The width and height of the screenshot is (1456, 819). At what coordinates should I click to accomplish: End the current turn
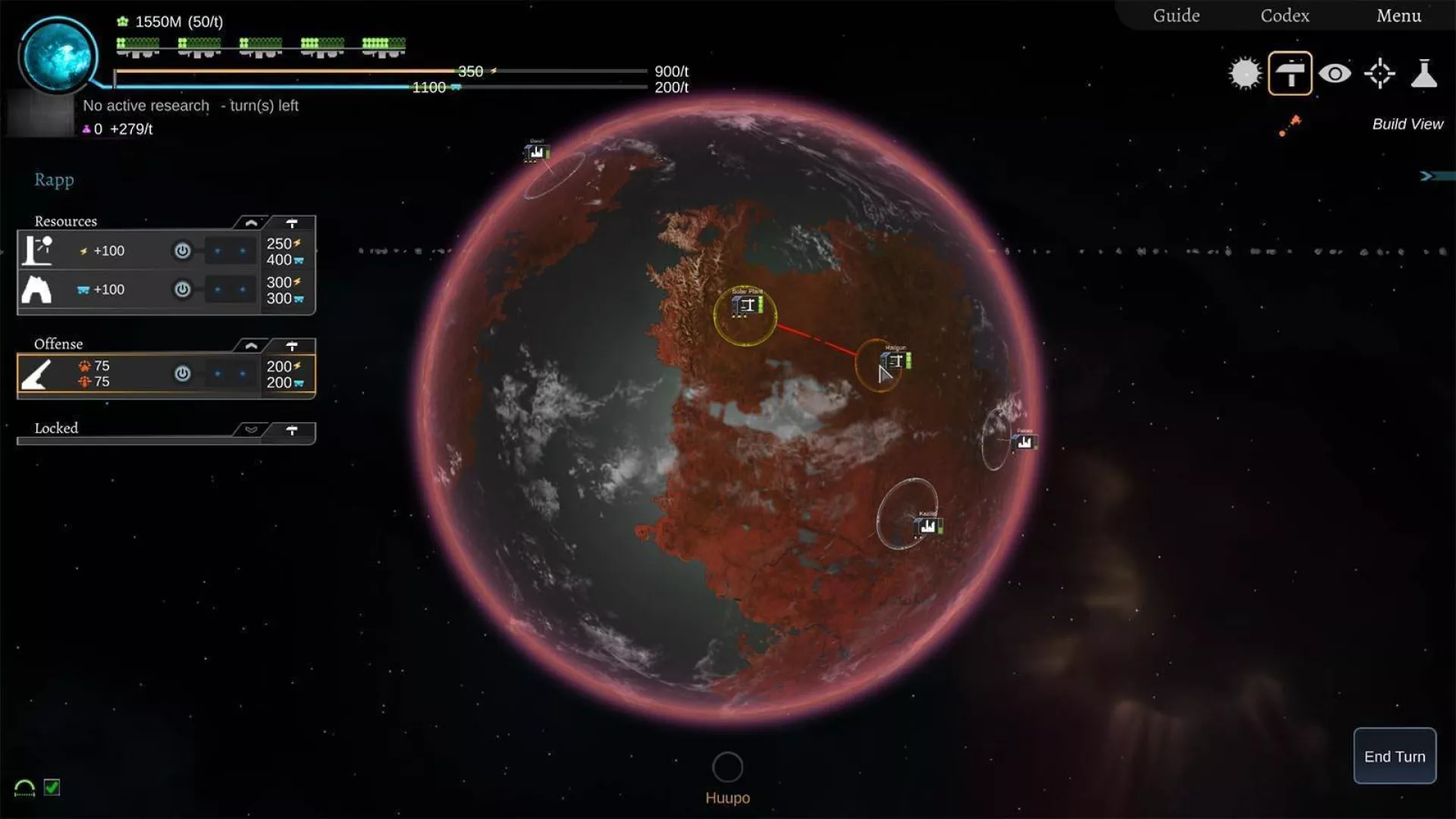[1394, 756]
